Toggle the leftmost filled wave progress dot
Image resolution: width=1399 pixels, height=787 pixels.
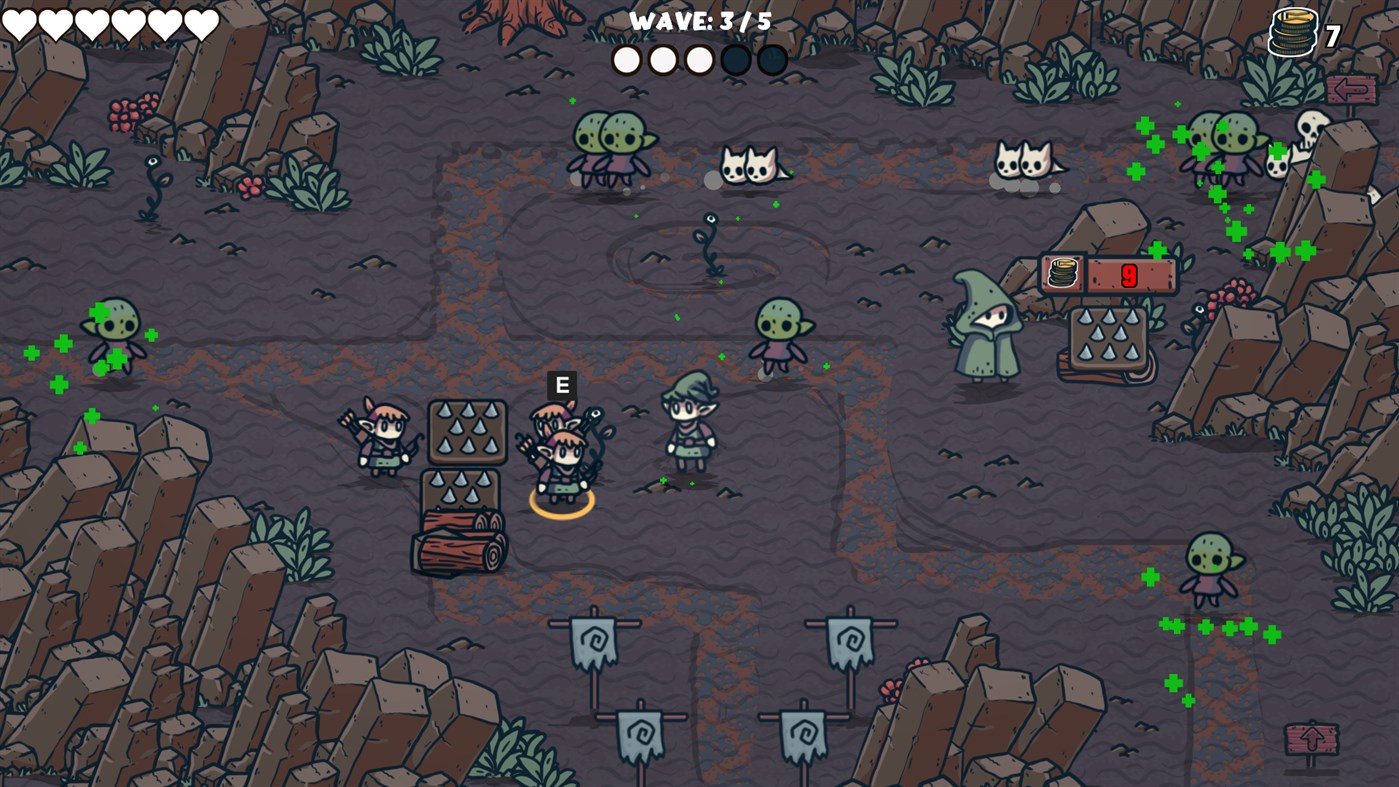point(626,59)
